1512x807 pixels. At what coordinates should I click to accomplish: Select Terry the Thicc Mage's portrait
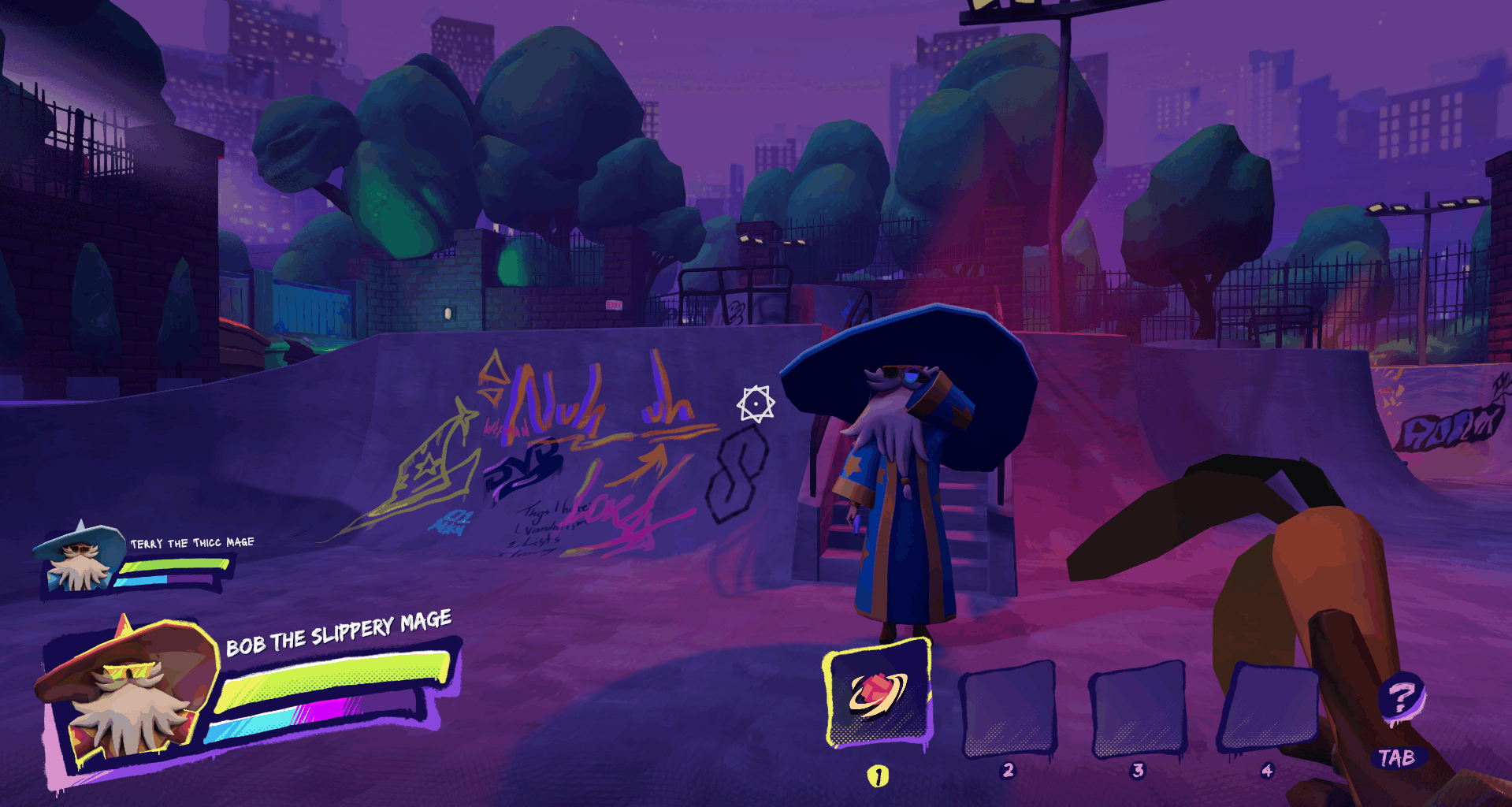click(78, 557)
